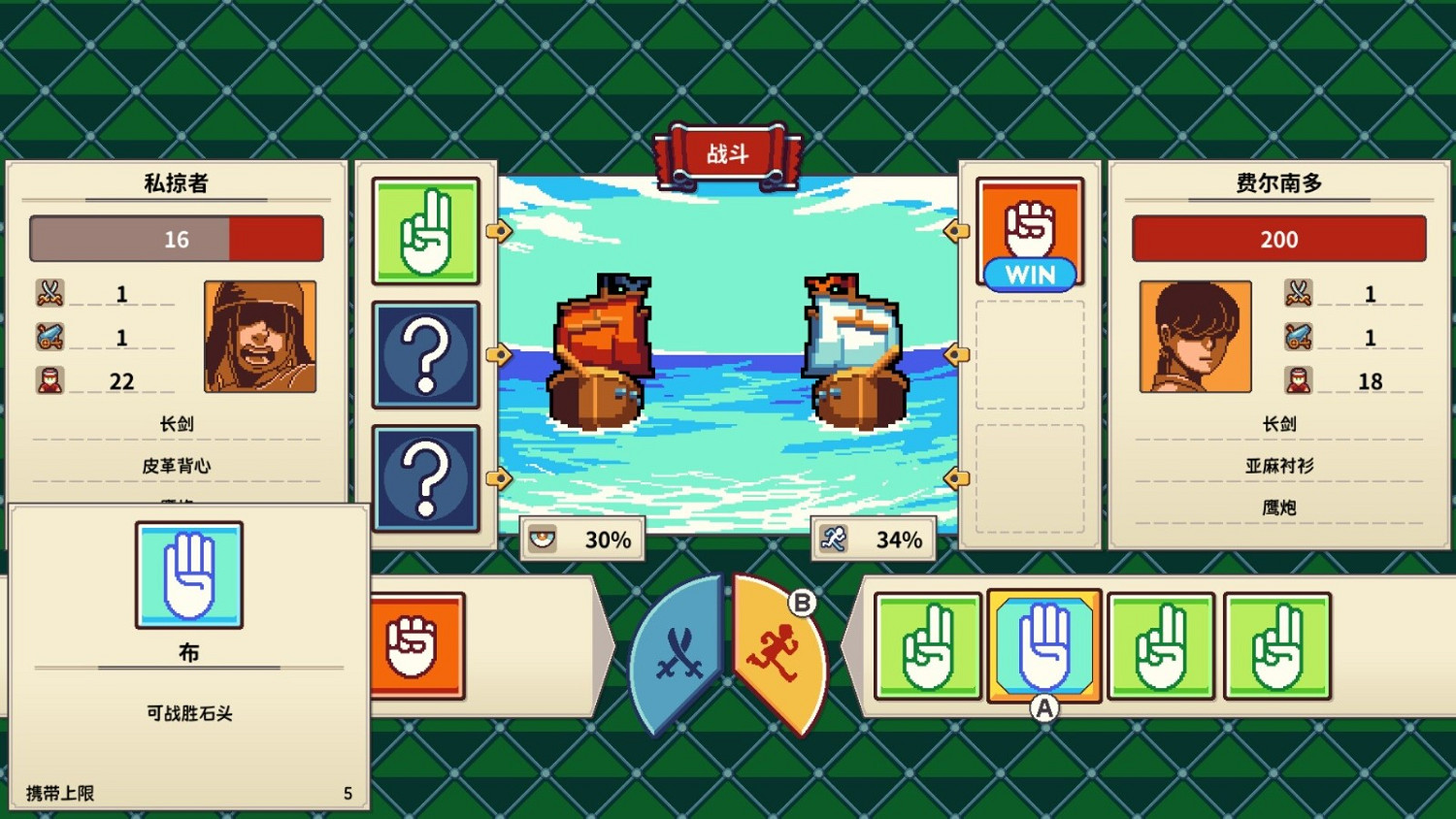Click the rock fist card at bottom left
The width and height of the screenshot is (1456, 819).
pyautogui.click(x=415, y=645)
